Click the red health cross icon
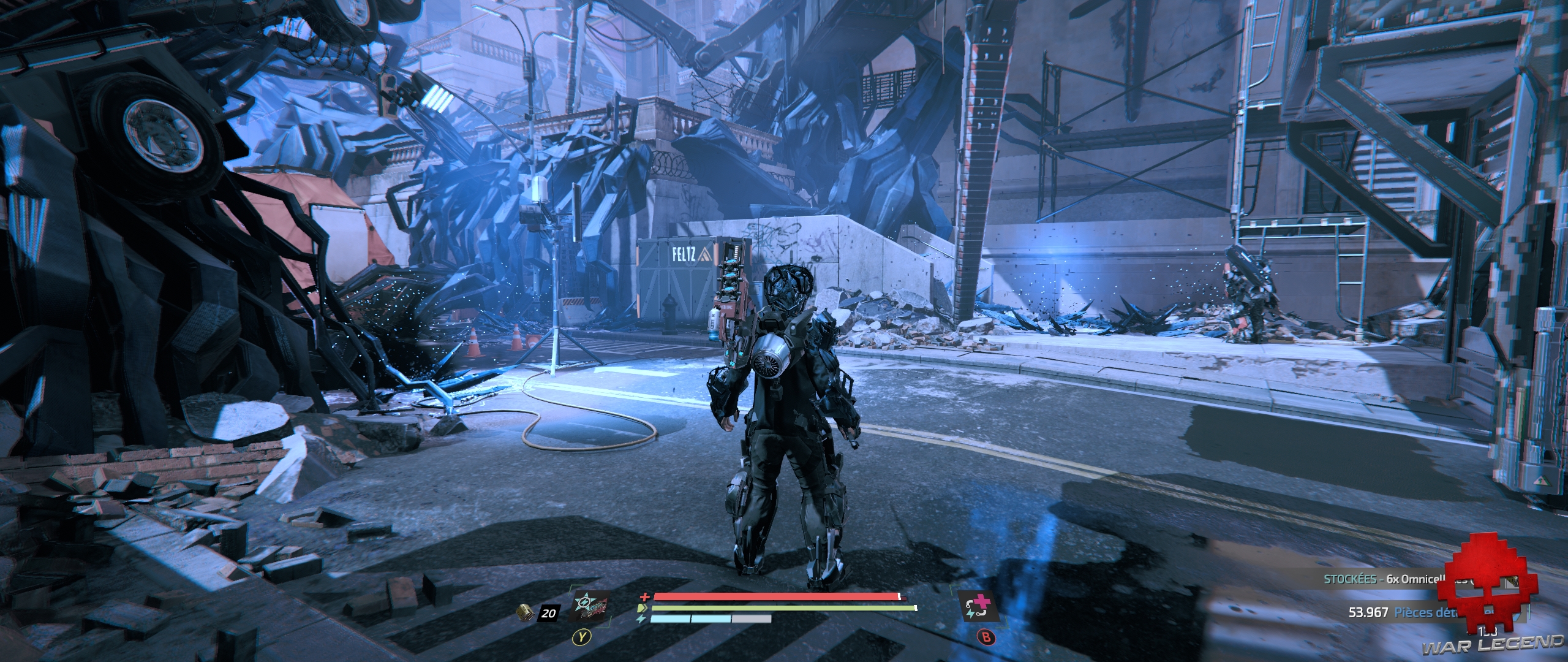The height and width of the screenshot is (662, 1568). (x=644, y=598)
